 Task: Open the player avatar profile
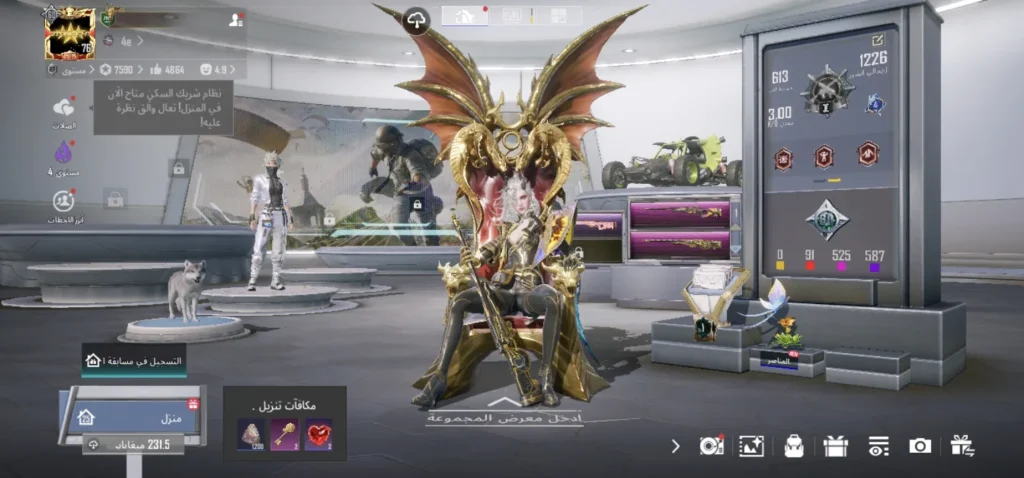click(x=70, y=33)
